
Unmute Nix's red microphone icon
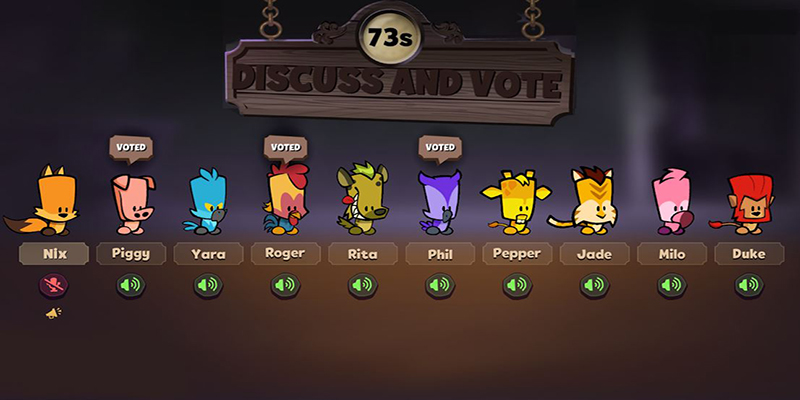pos(54,286)
